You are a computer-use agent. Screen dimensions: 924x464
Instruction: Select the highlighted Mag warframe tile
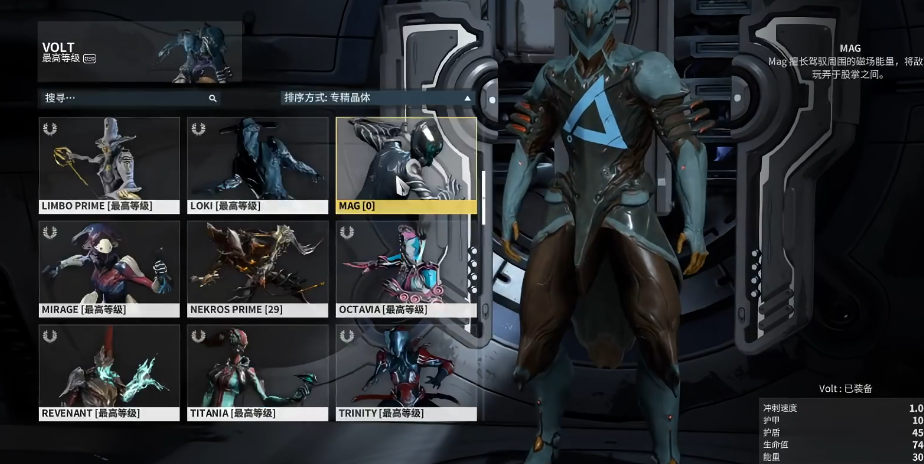pyautogui.click(x=406, y=165)
